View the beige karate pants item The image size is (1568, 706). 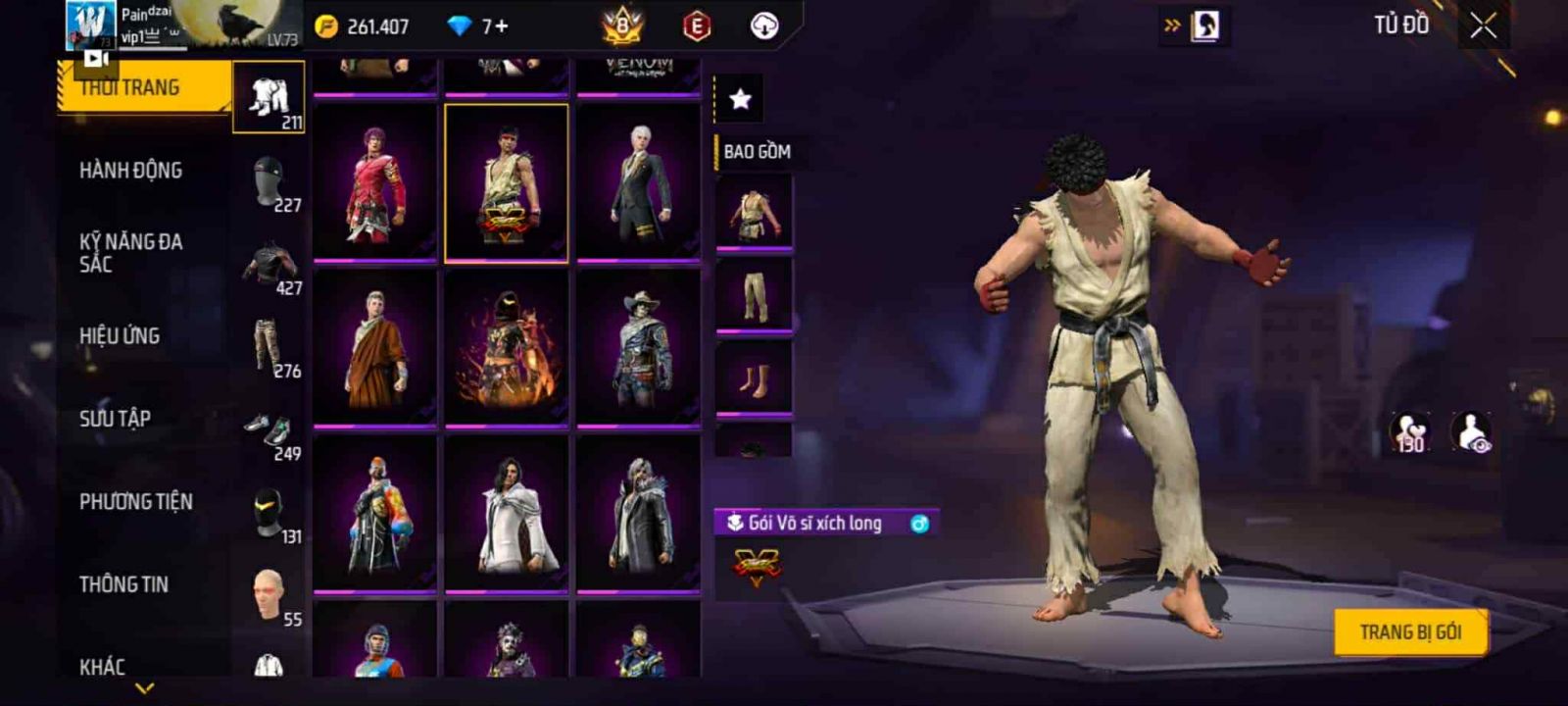point(754,296)
